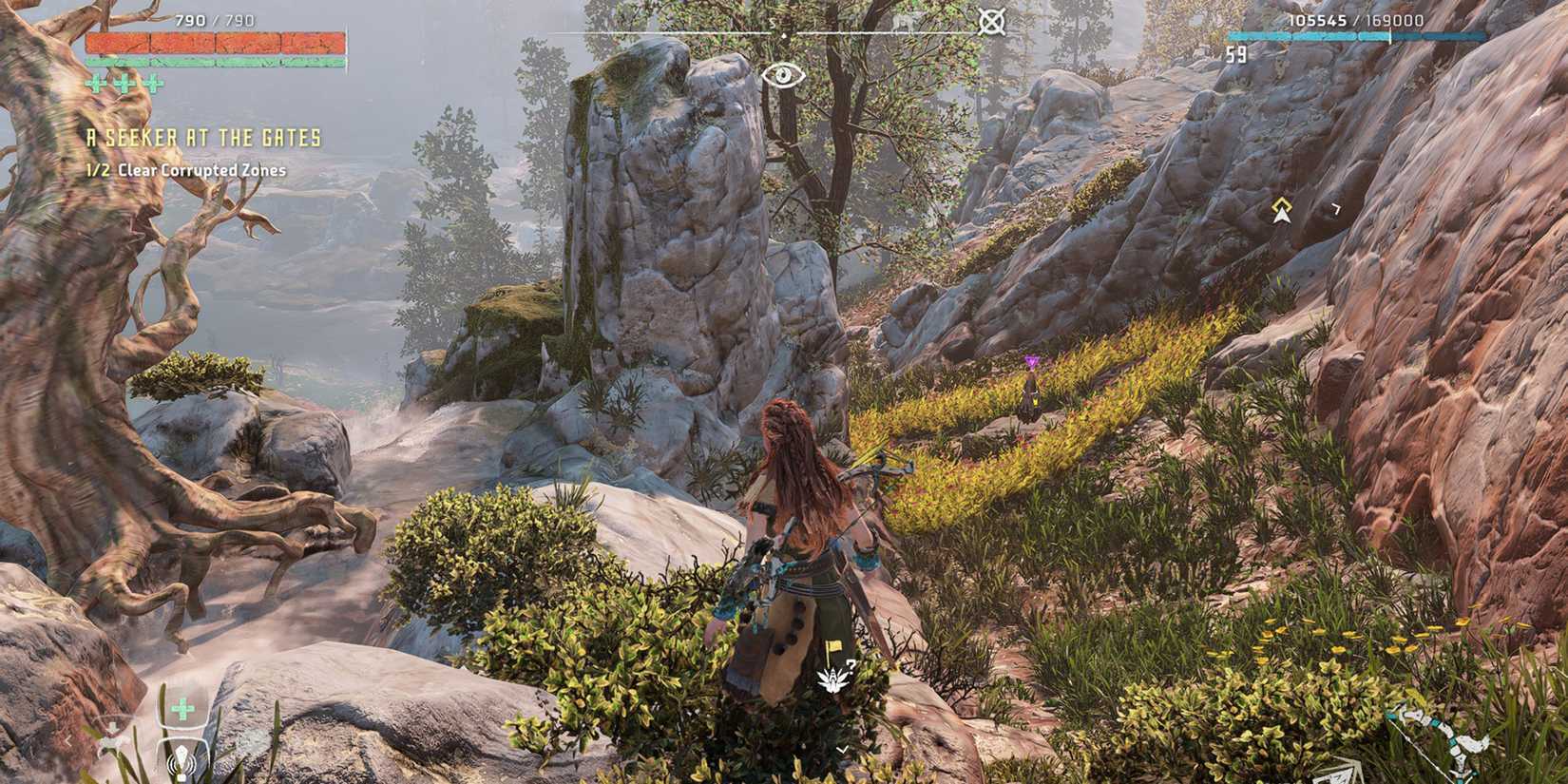Viewport: 1568px width, 784px height.
Task: Expand the left chevron near the weapon wheel
Action: (x=68, y=738)
